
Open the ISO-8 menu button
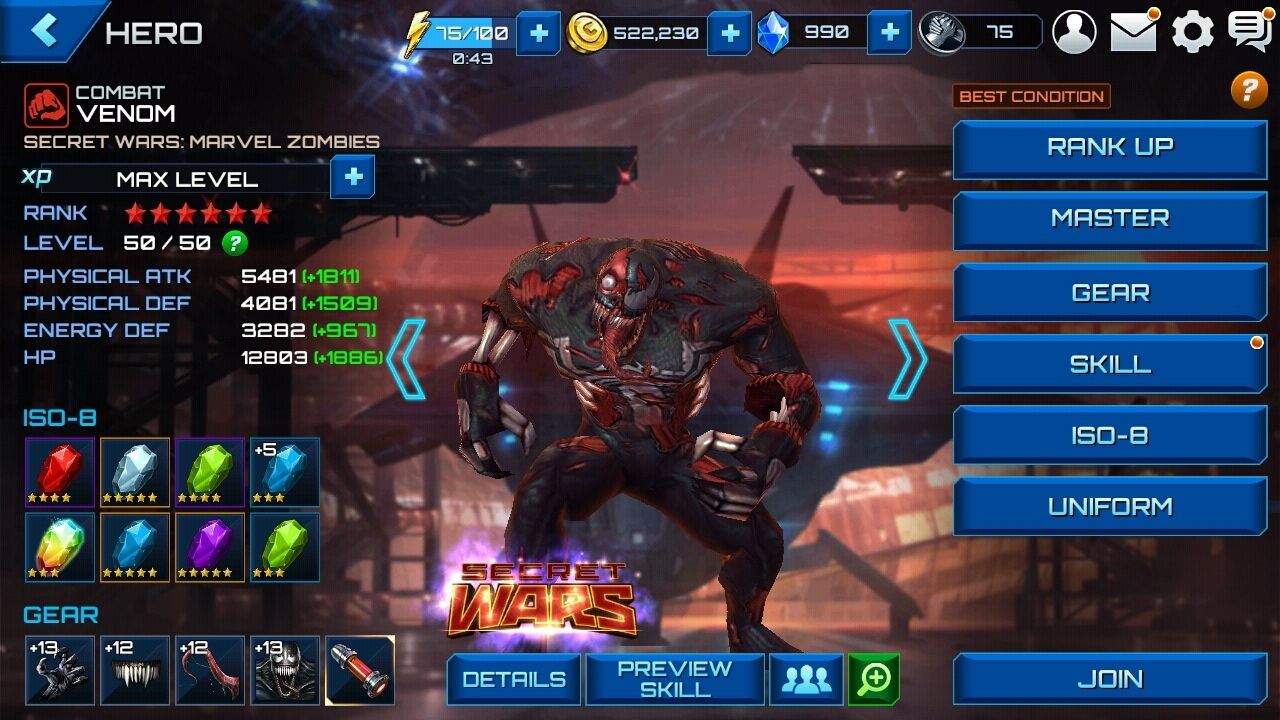click(x=1110, y=436)
